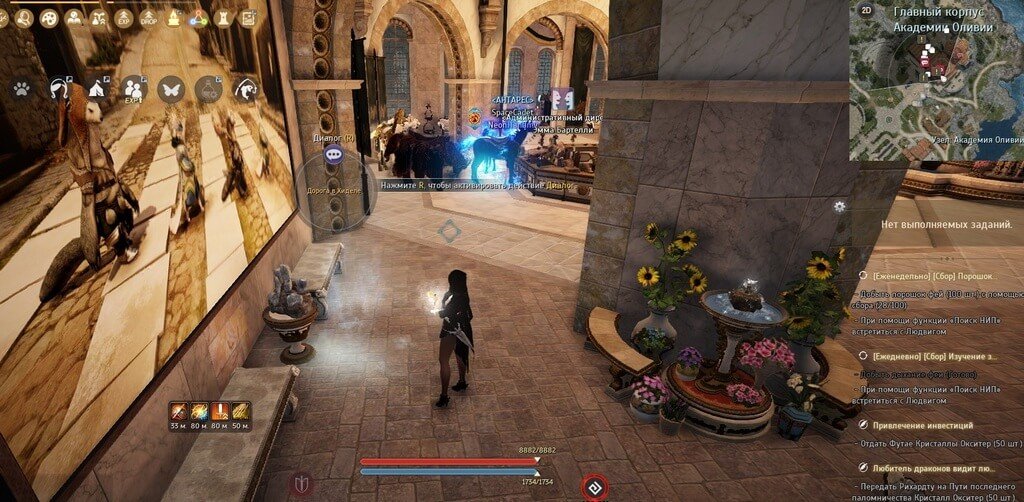1024x502 pixels.
Task: Click the butterfly icon
Action: (x=170, y=89)
